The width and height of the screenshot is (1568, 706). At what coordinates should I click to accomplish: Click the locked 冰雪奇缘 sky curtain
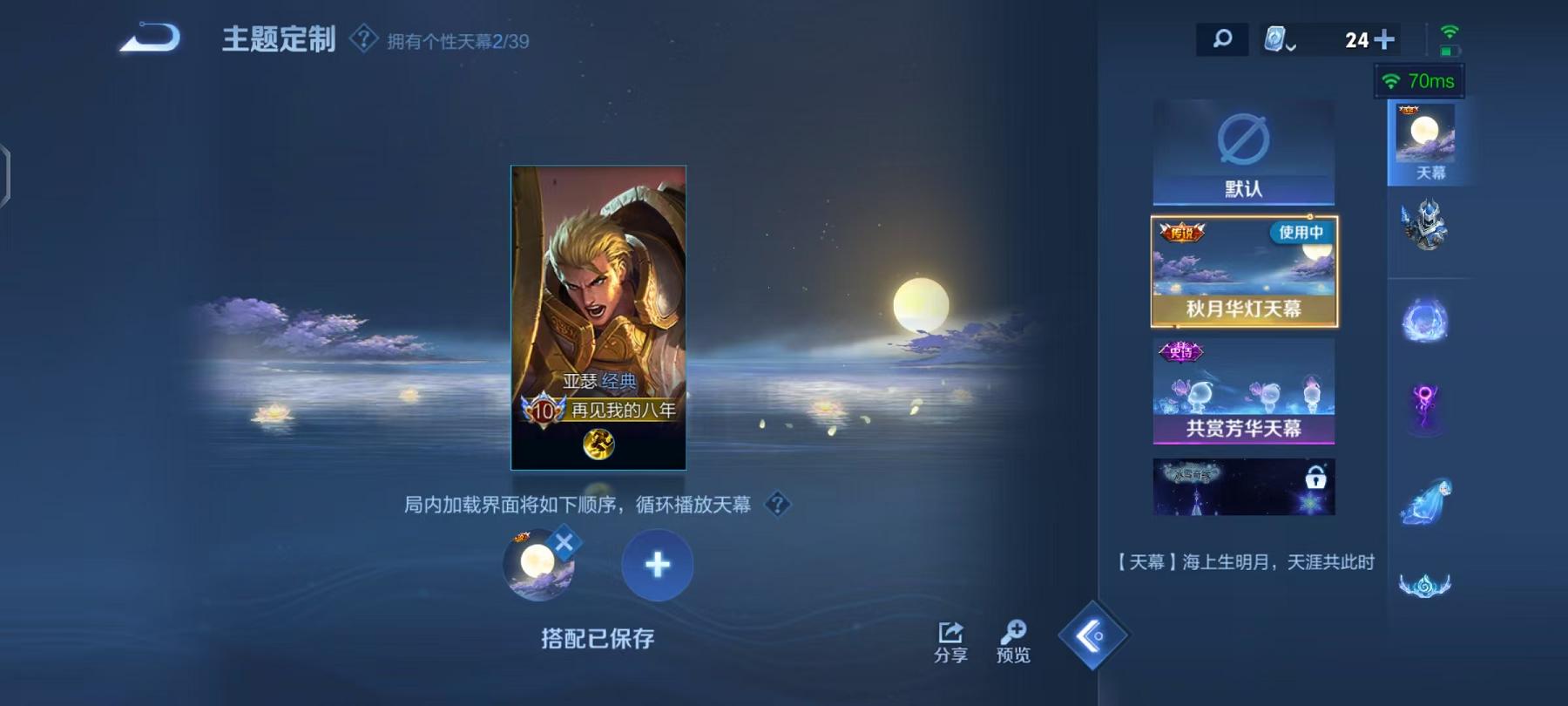tap(1244, 486)
